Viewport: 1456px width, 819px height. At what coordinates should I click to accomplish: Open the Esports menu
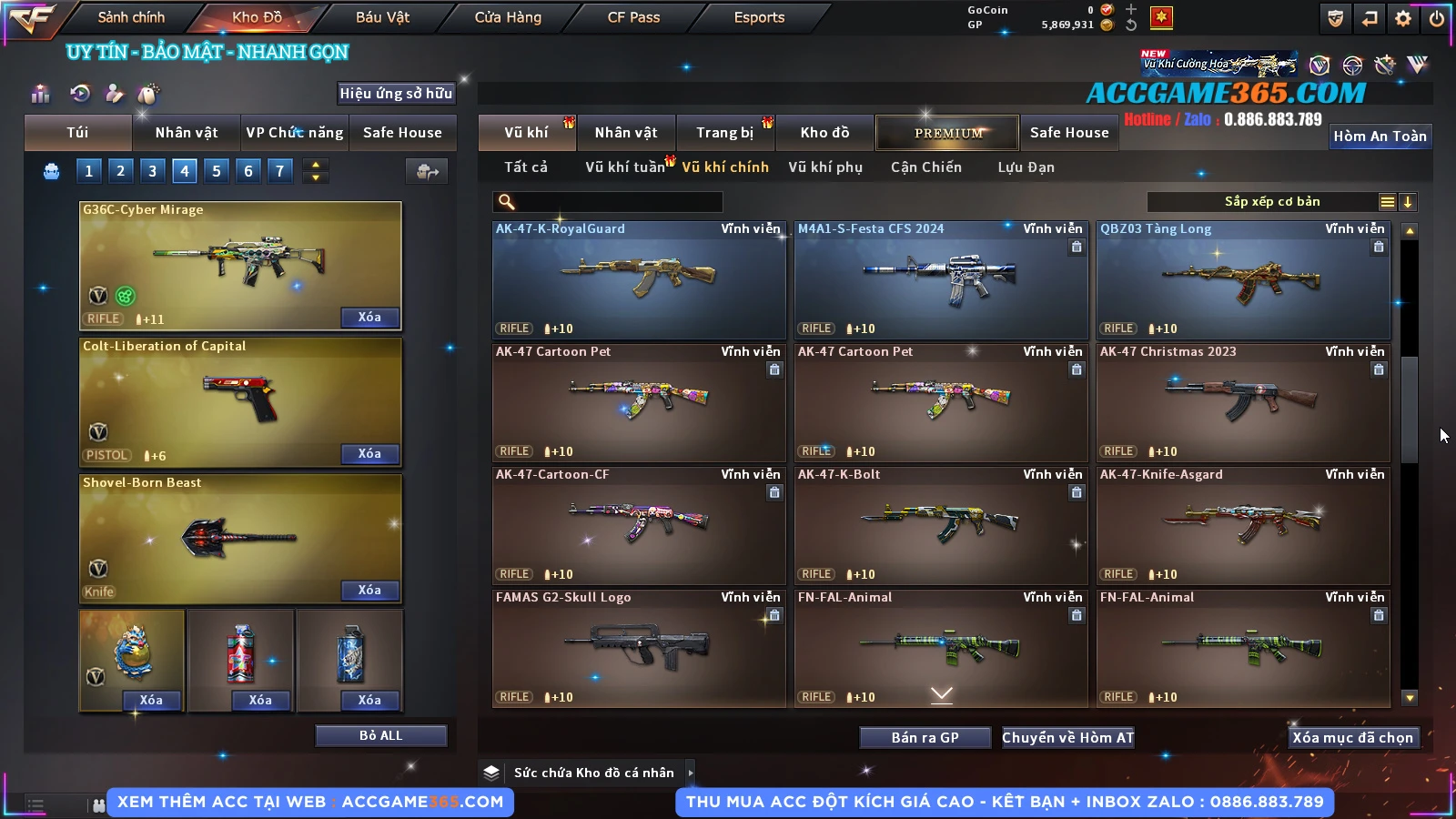(759, 17)
